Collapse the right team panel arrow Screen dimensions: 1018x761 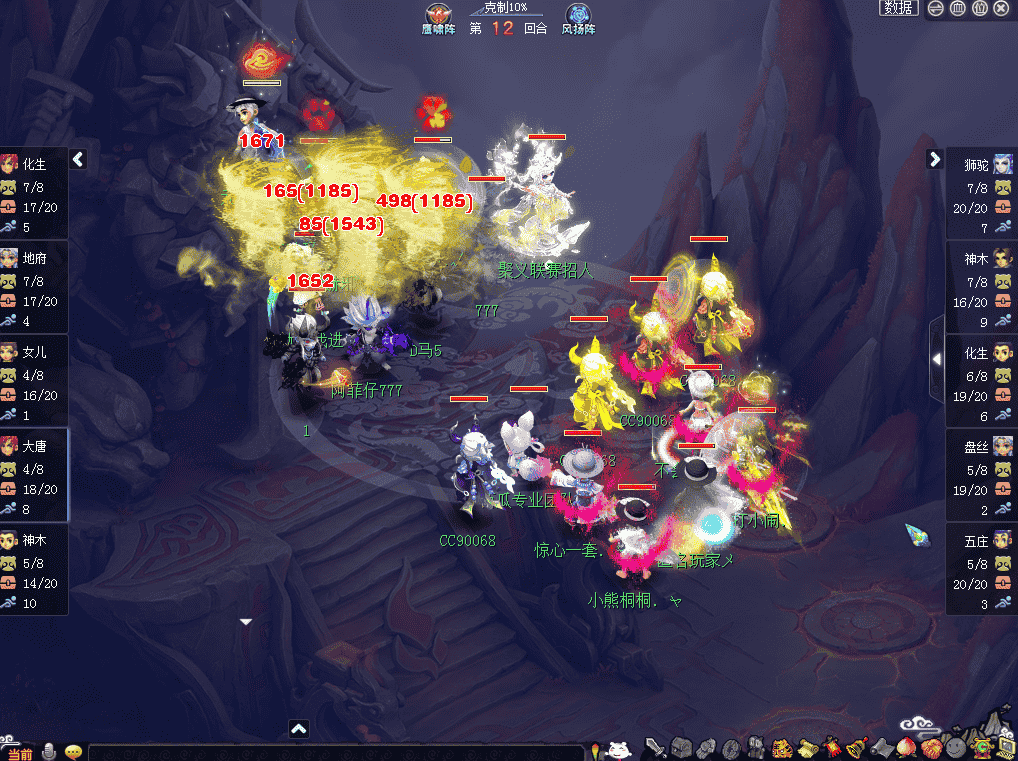pos(935,159)
